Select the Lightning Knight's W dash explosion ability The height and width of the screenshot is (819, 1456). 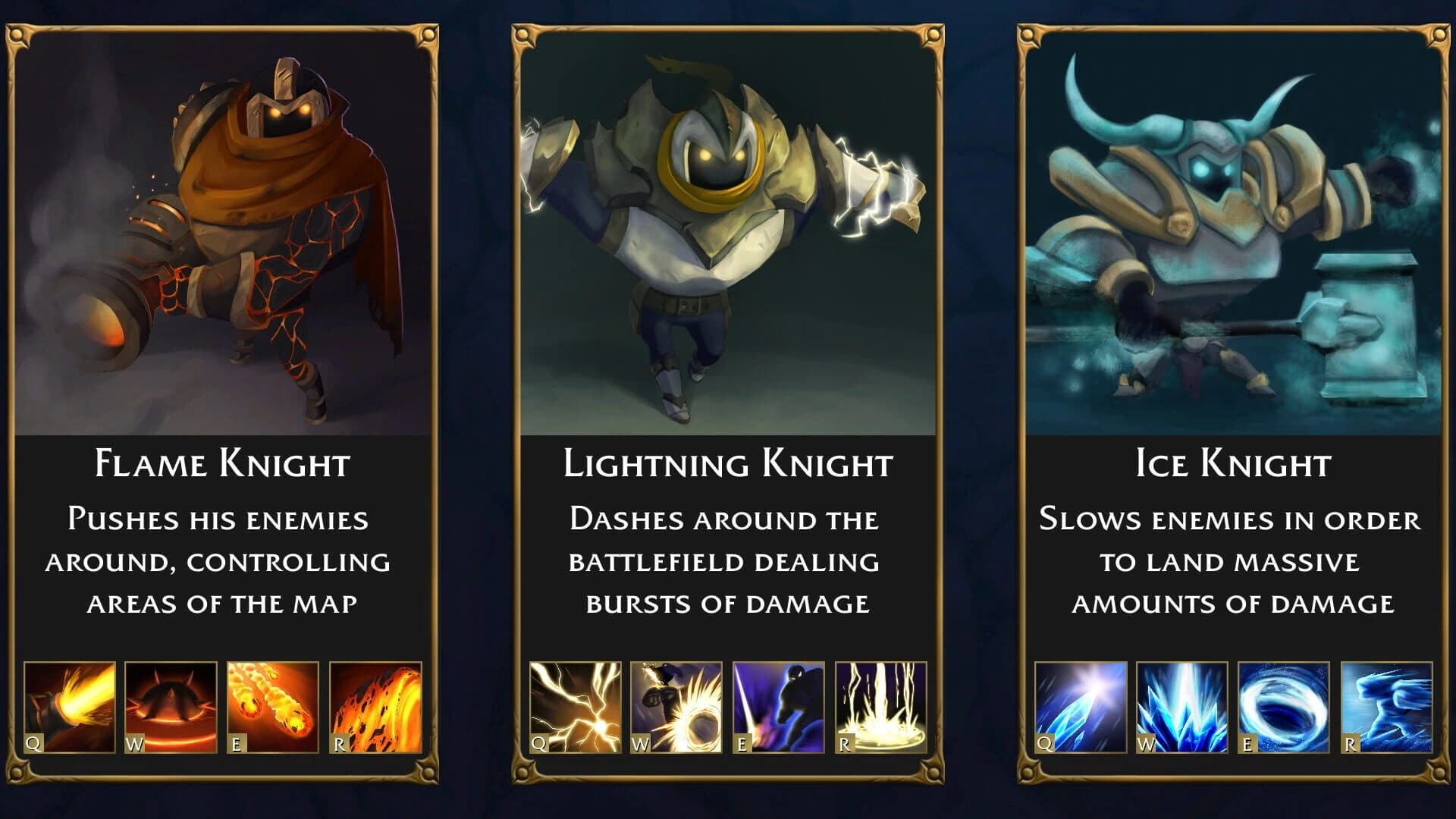pyautogui.click(x=677, y=704)
